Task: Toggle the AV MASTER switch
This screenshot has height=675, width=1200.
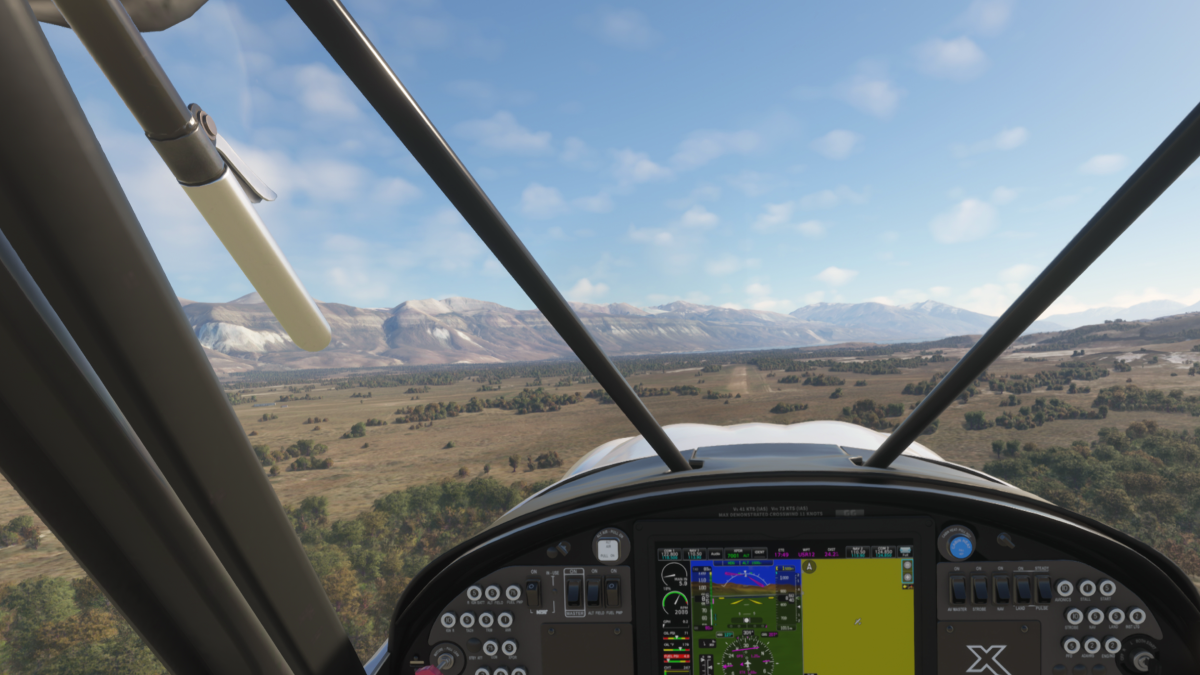Action: pyautogui.click(x=958, y=589)
